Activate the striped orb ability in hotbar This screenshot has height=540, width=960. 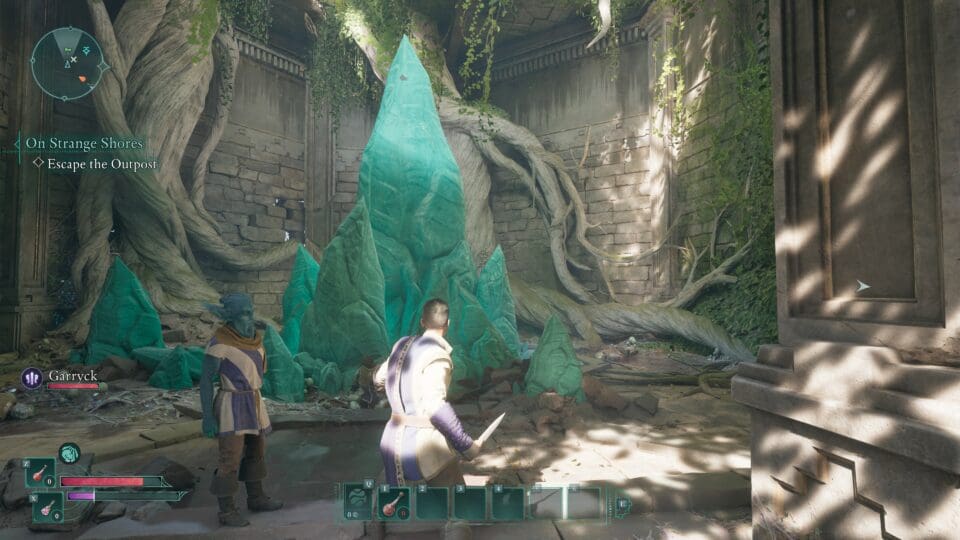357,502
